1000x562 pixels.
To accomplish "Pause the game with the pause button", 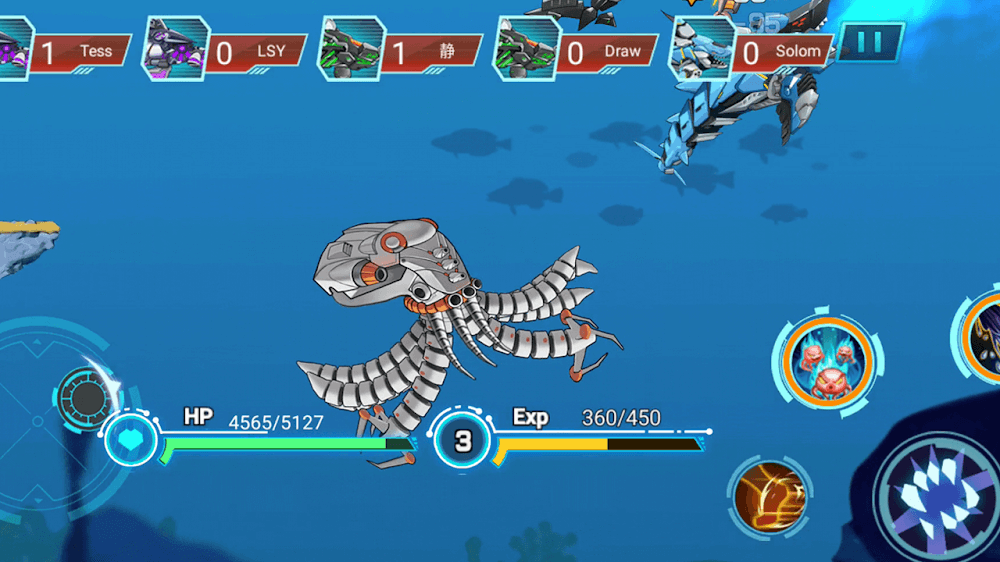I will click(870, 42).
